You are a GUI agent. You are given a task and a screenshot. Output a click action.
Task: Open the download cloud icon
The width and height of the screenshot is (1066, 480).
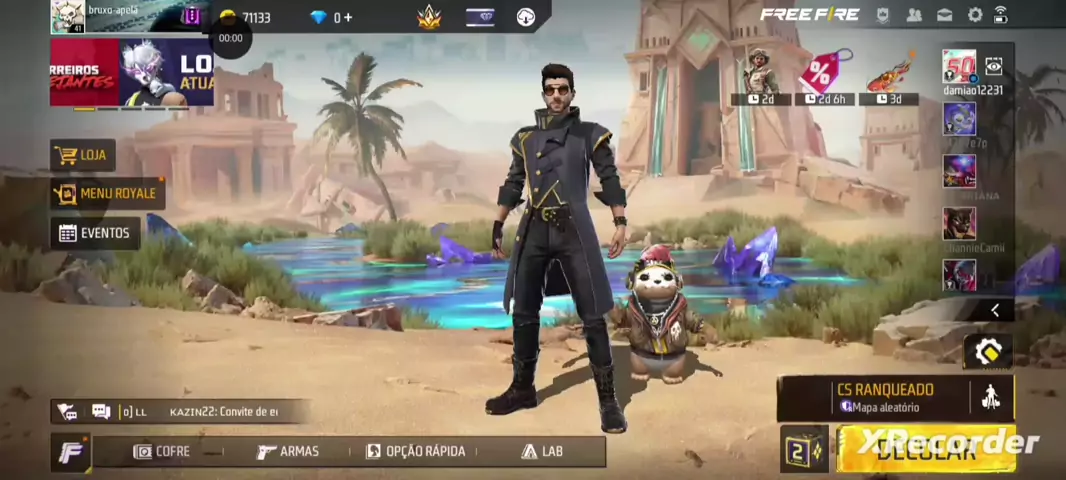[525, 17]
